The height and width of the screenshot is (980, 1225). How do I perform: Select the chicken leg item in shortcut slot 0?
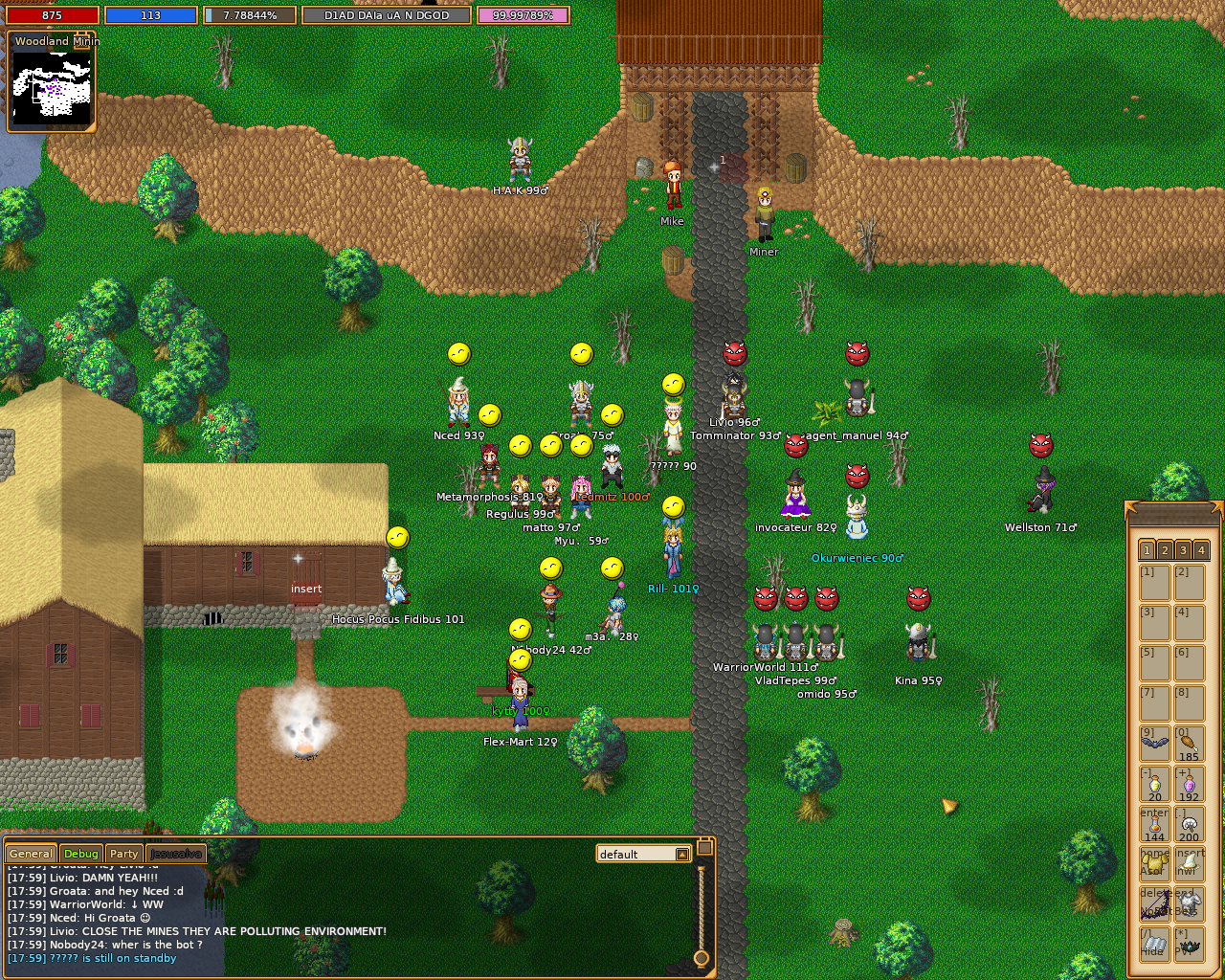point(1190,744)
